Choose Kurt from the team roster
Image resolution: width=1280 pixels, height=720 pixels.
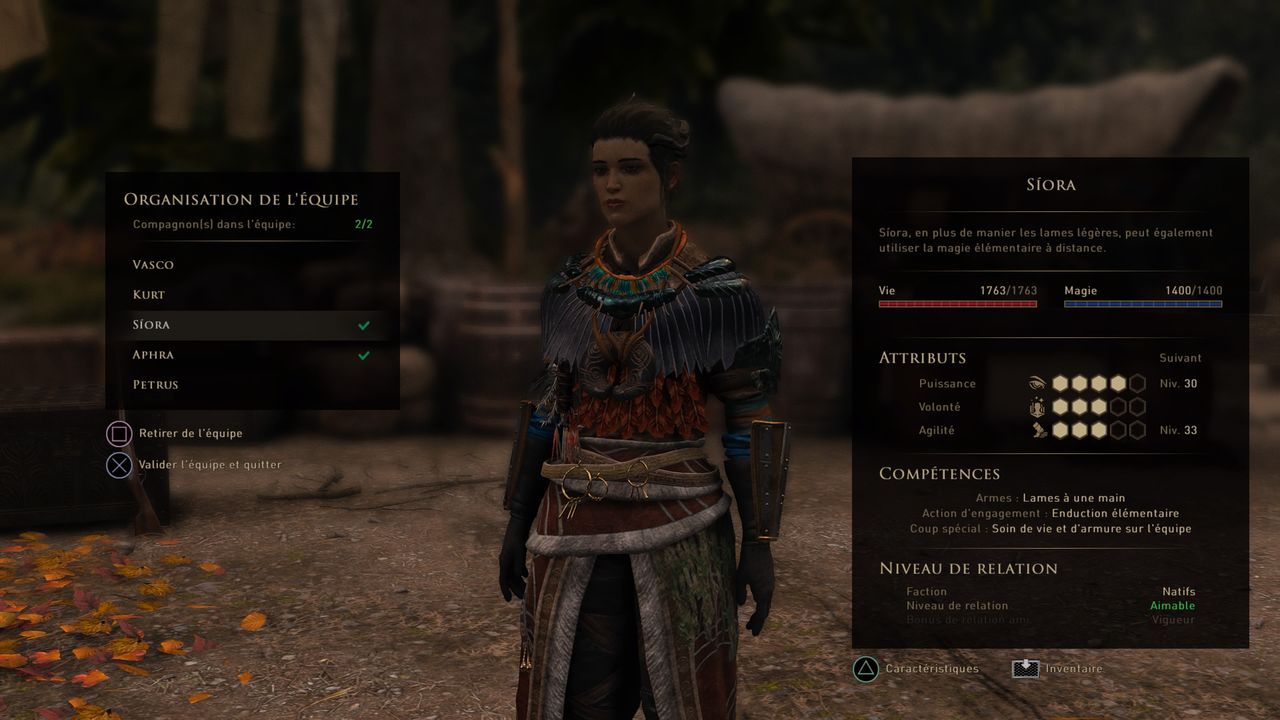point(149,295)
